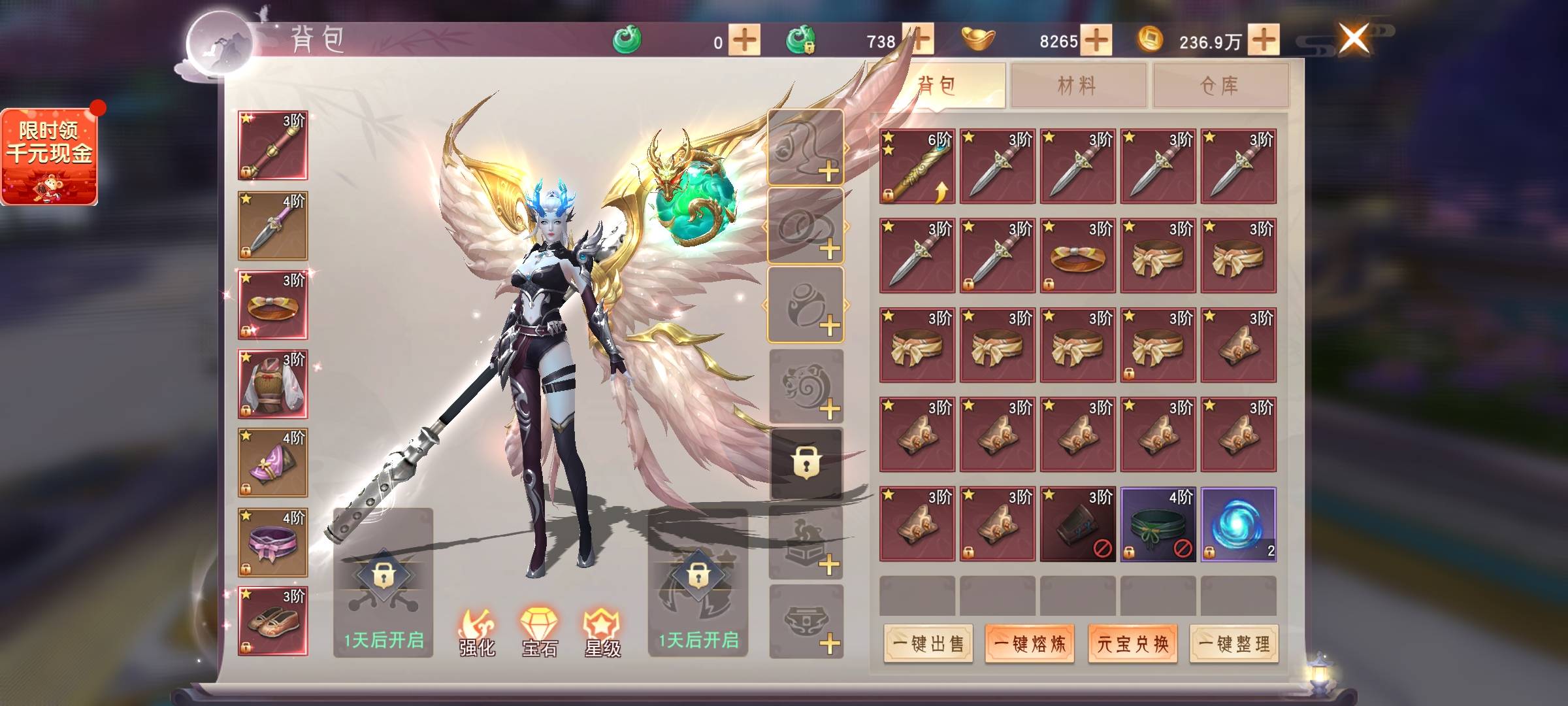Select the blue swirl portal item
This screenshot has height=706, width=1568.
[1238, 524]
